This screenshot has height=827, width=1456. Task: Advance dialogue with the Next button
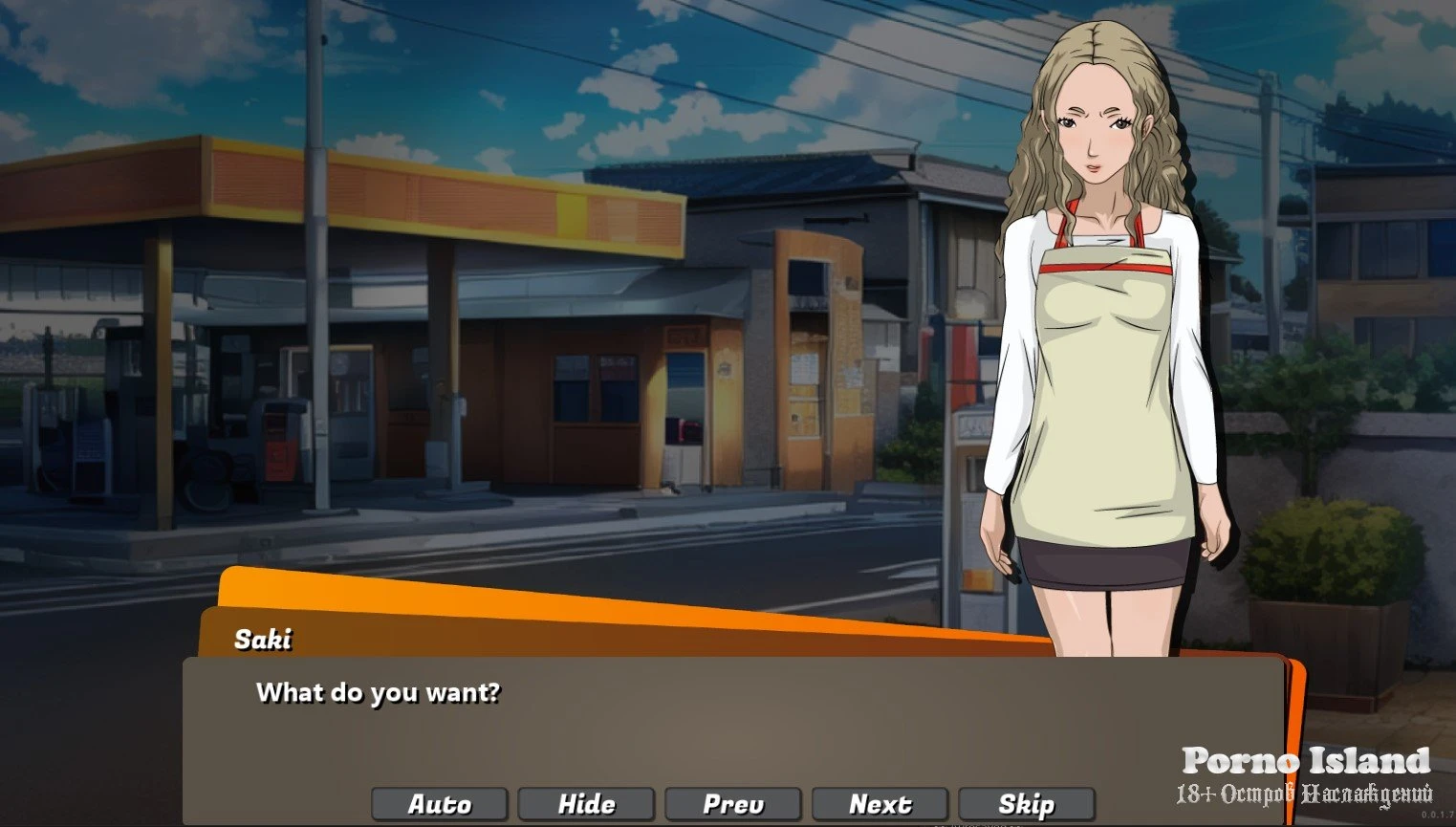tap(880, 804)
